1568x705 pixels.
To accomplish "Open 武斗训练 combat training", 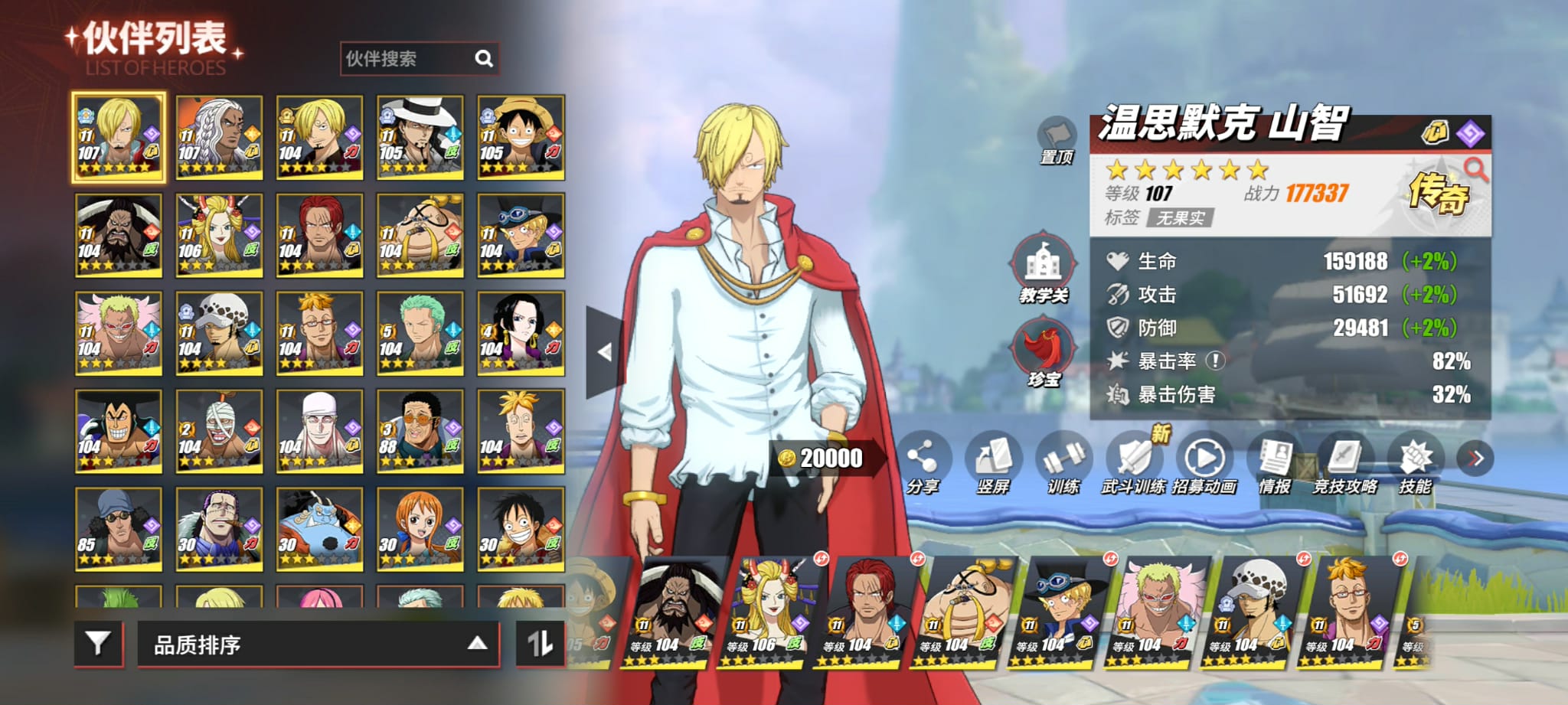I will pos(1134,461).
